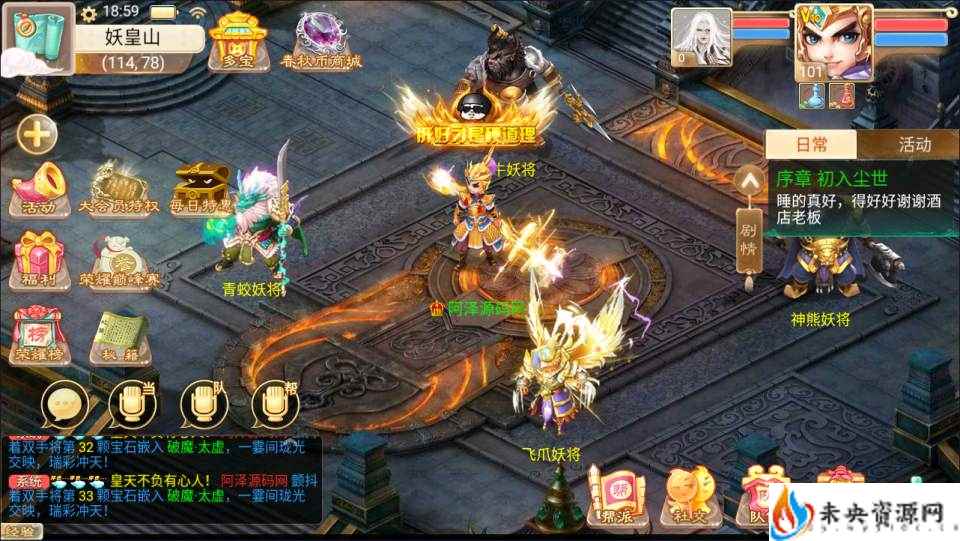This screenshot has height=541, width=960.
Task: Open settings via the gear icon
Action: (x=89, y=12)
